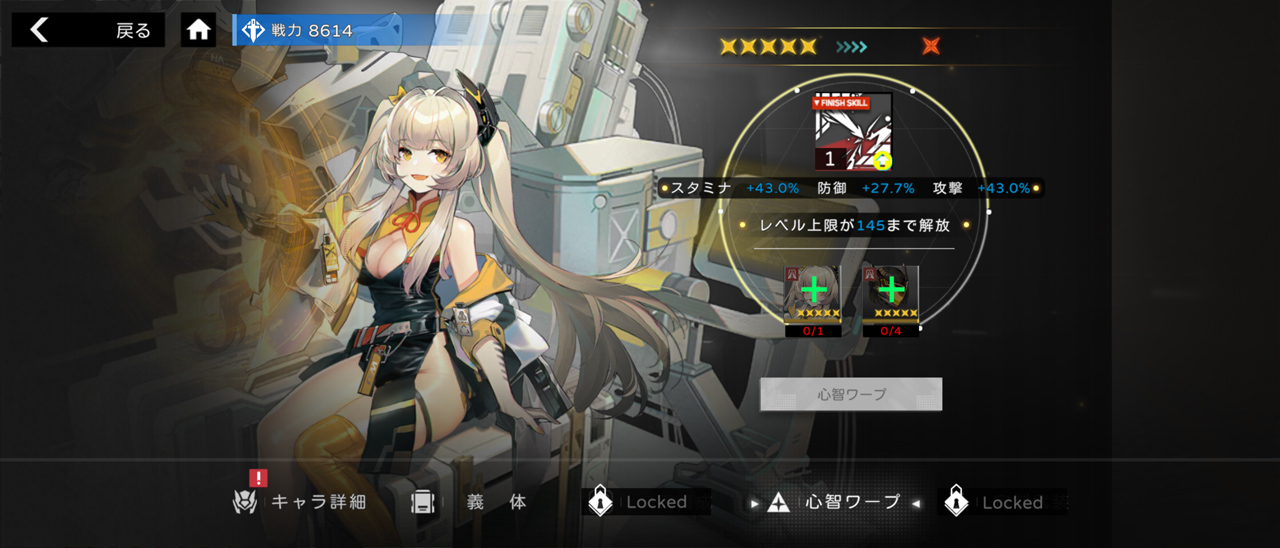
Task: Go back using the 戻る button
Action: coord(88,30)
